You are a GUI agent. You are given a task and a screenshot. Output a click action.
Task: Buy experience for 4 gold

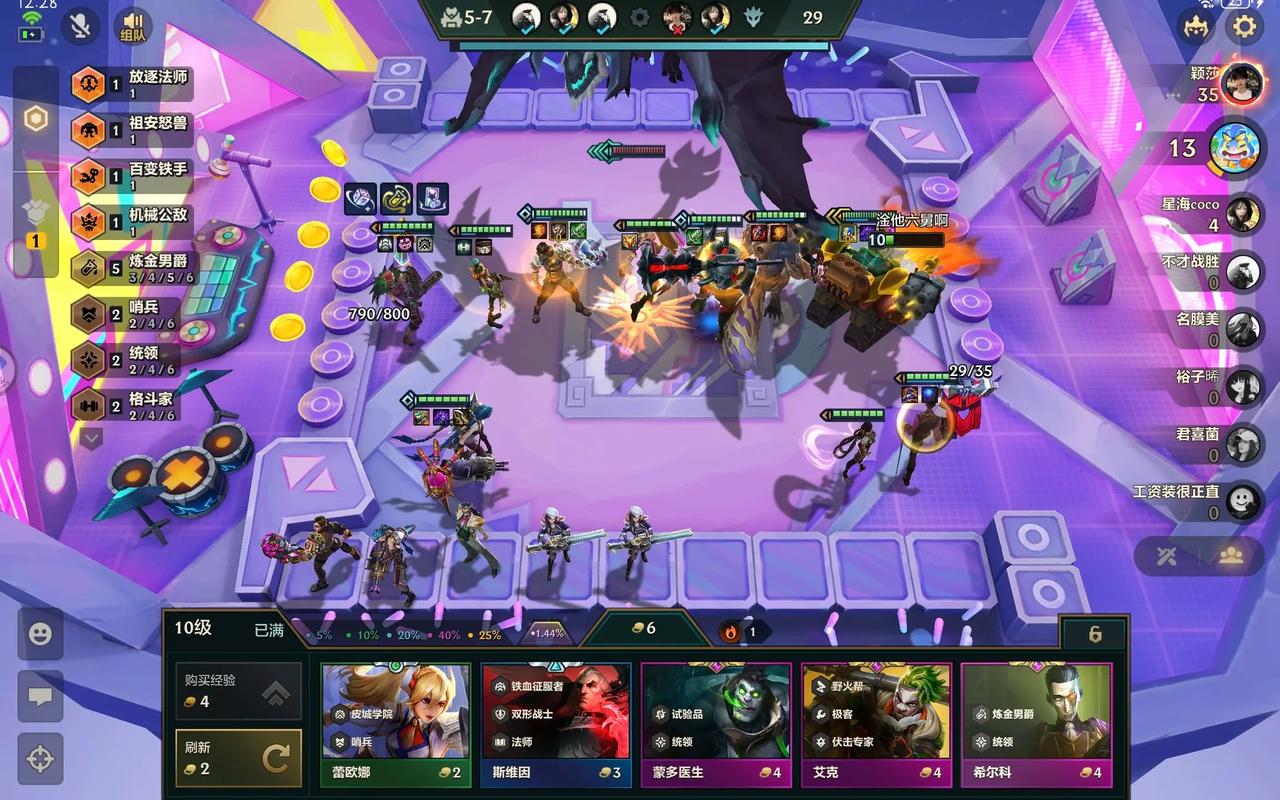click(238, 690)
